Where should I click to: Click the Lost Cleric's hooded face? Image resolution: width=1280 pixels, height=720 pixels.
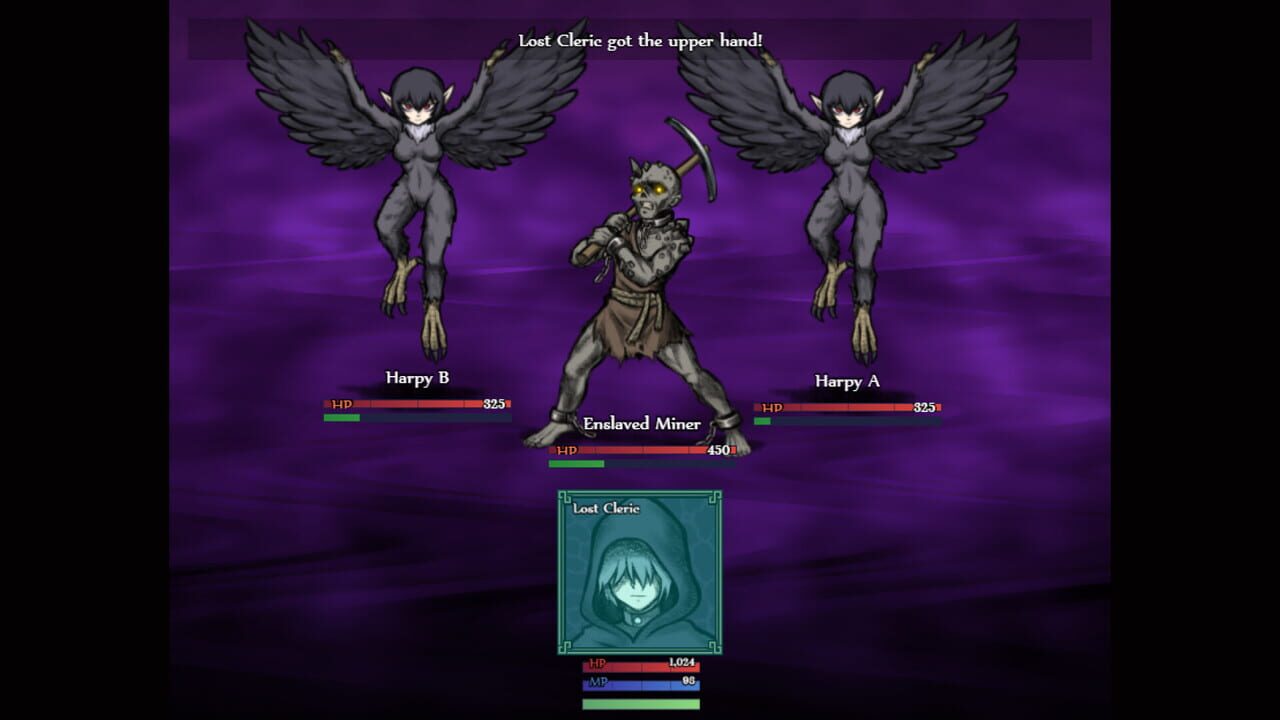[638, 585]
